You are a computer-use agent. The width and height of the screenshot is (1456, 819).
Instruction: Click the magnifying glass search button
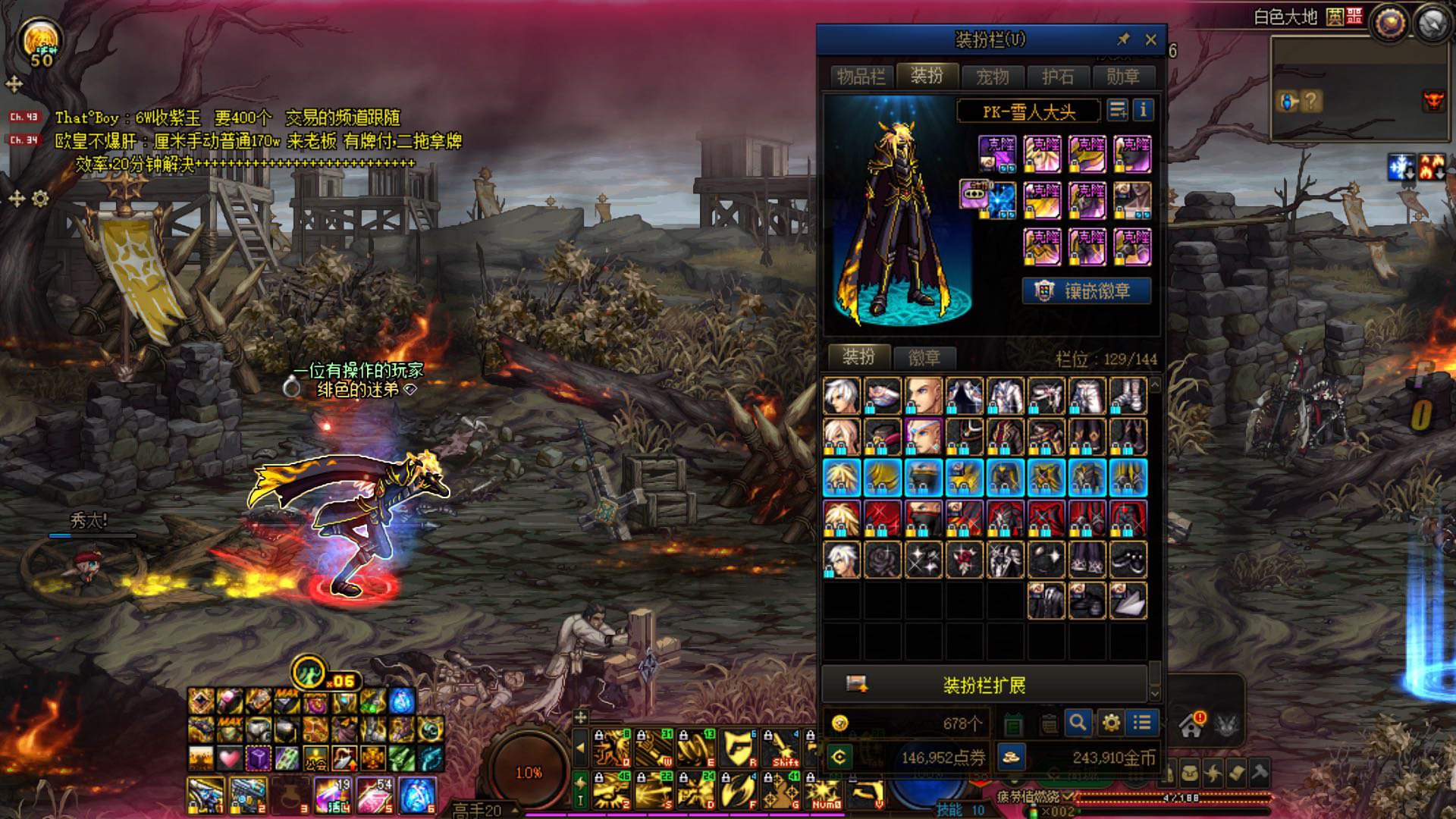point(1078,723)
